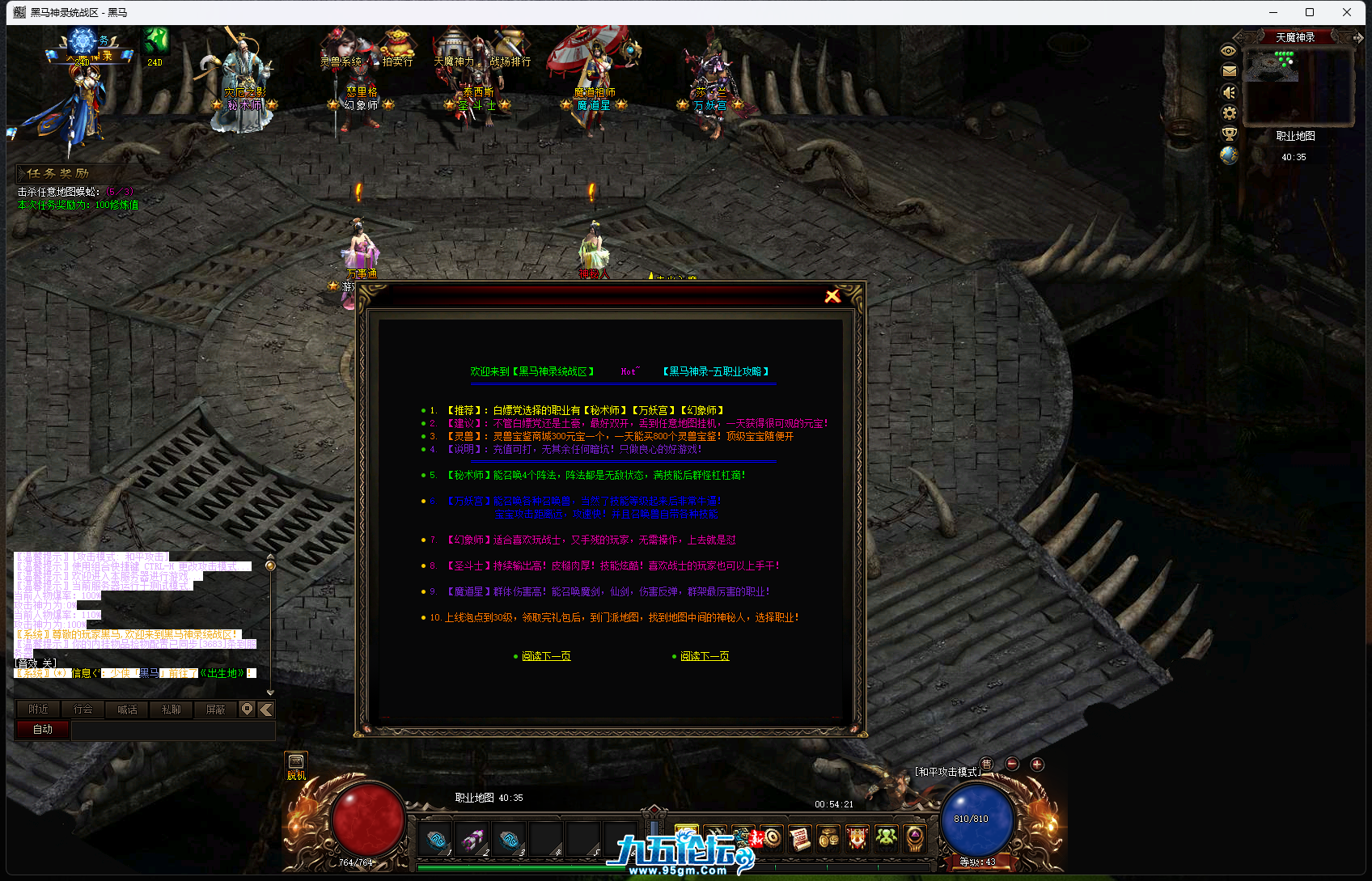
Task: Click the right arrow next to 天魔神录 panel
Action: click(1358, 36)
